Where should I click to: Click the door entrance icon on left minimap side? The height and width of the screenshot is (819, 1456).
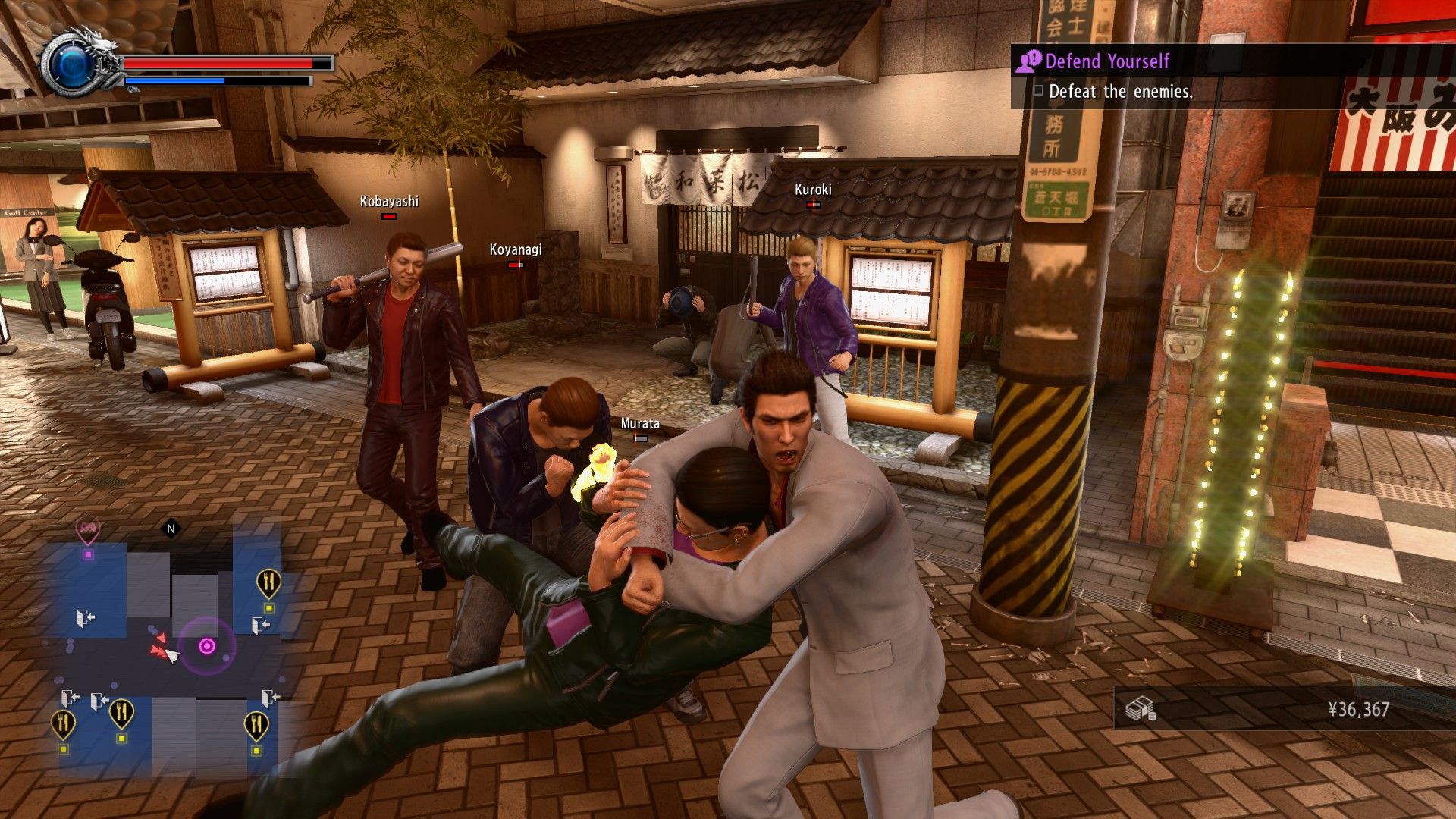pos(85,619)
